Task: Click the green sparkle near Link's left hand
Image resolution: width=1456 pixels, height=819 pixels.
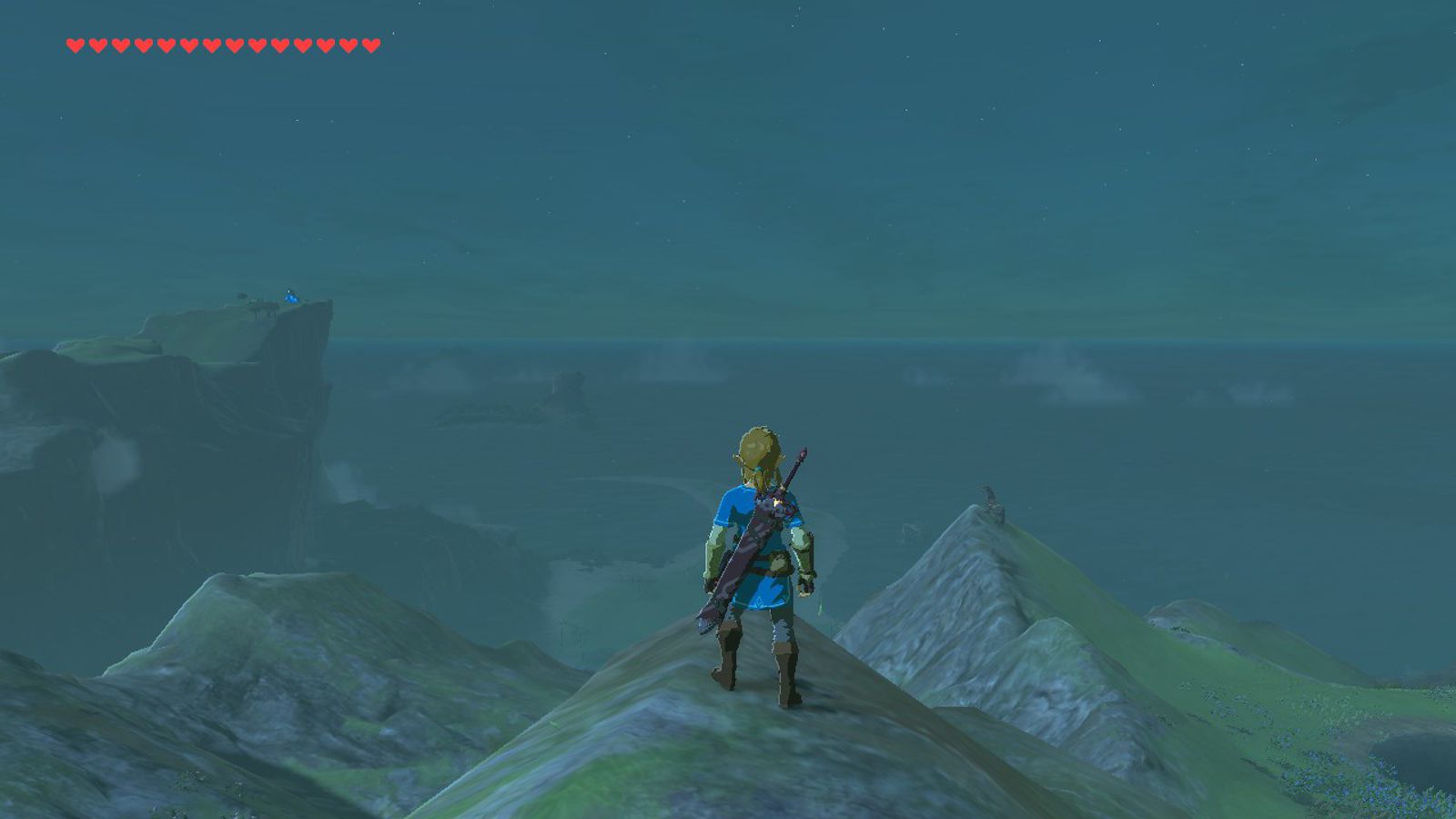Action: click(x=821, y=606)
